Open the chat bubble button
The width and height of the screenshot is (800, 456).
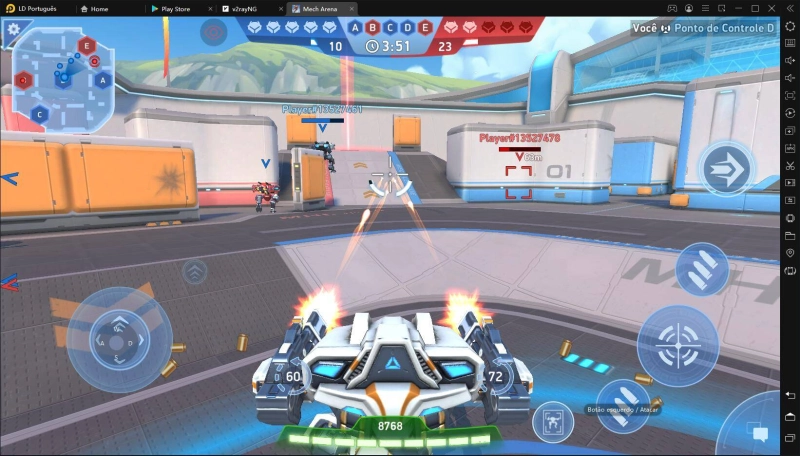click(x=759, y=434)
